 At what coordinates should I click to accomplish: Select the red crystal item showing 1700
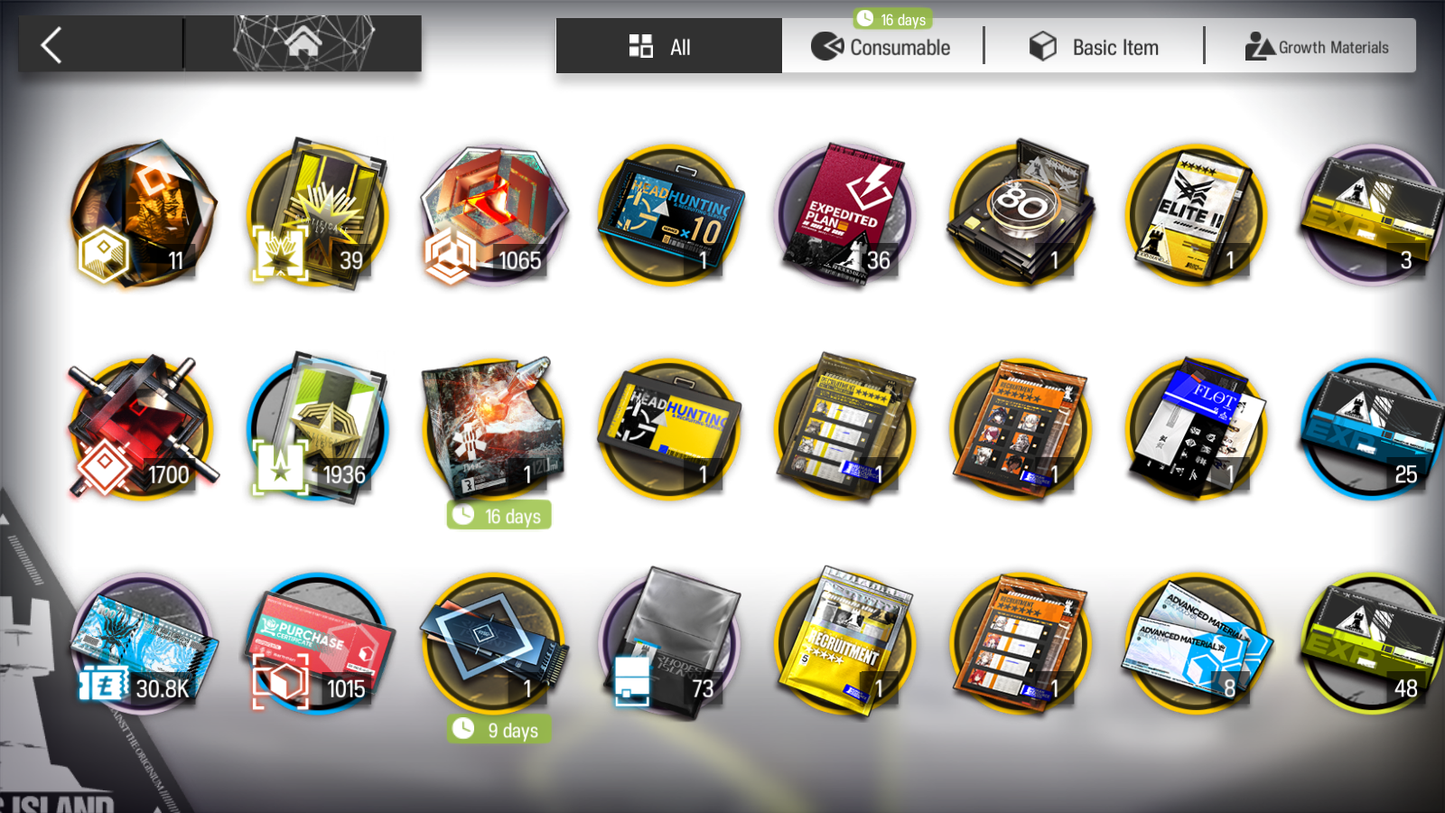click(142, 429)
